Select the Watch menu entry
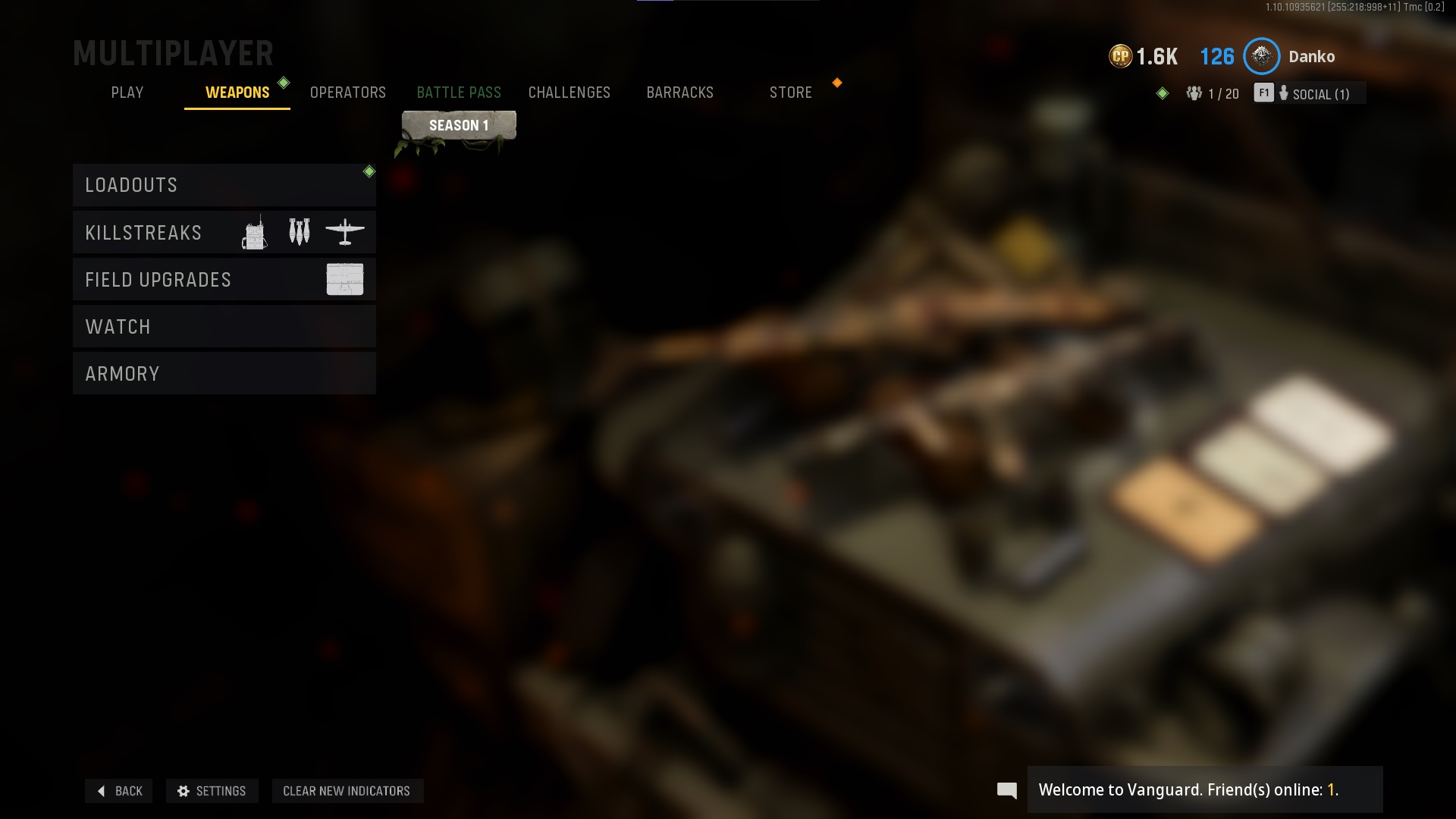 tap(224, 327)
